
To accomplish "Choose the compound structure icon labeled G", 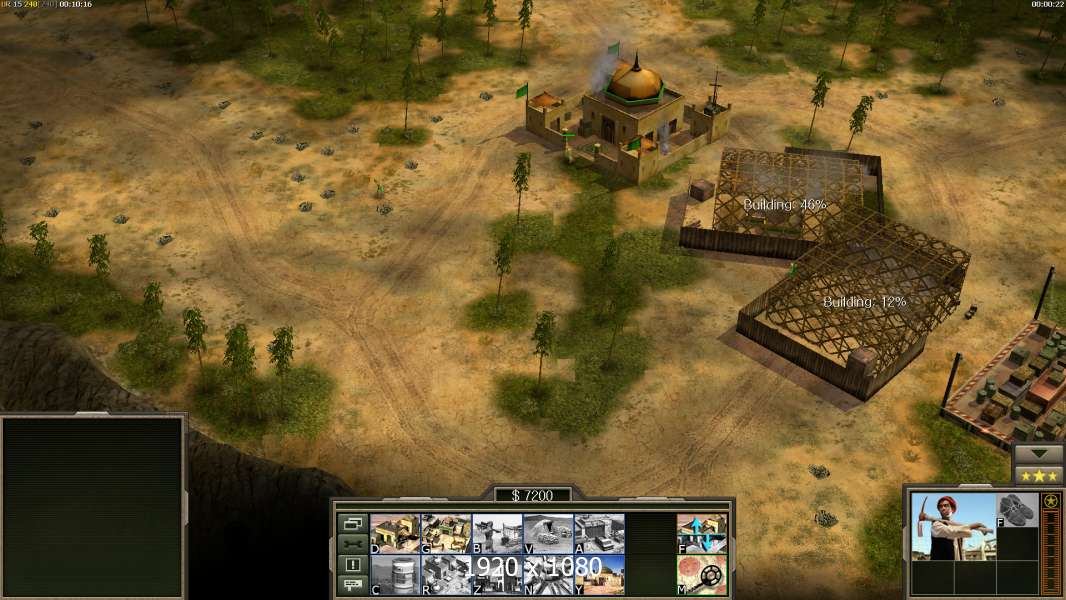I will click(x=446, y=533).
